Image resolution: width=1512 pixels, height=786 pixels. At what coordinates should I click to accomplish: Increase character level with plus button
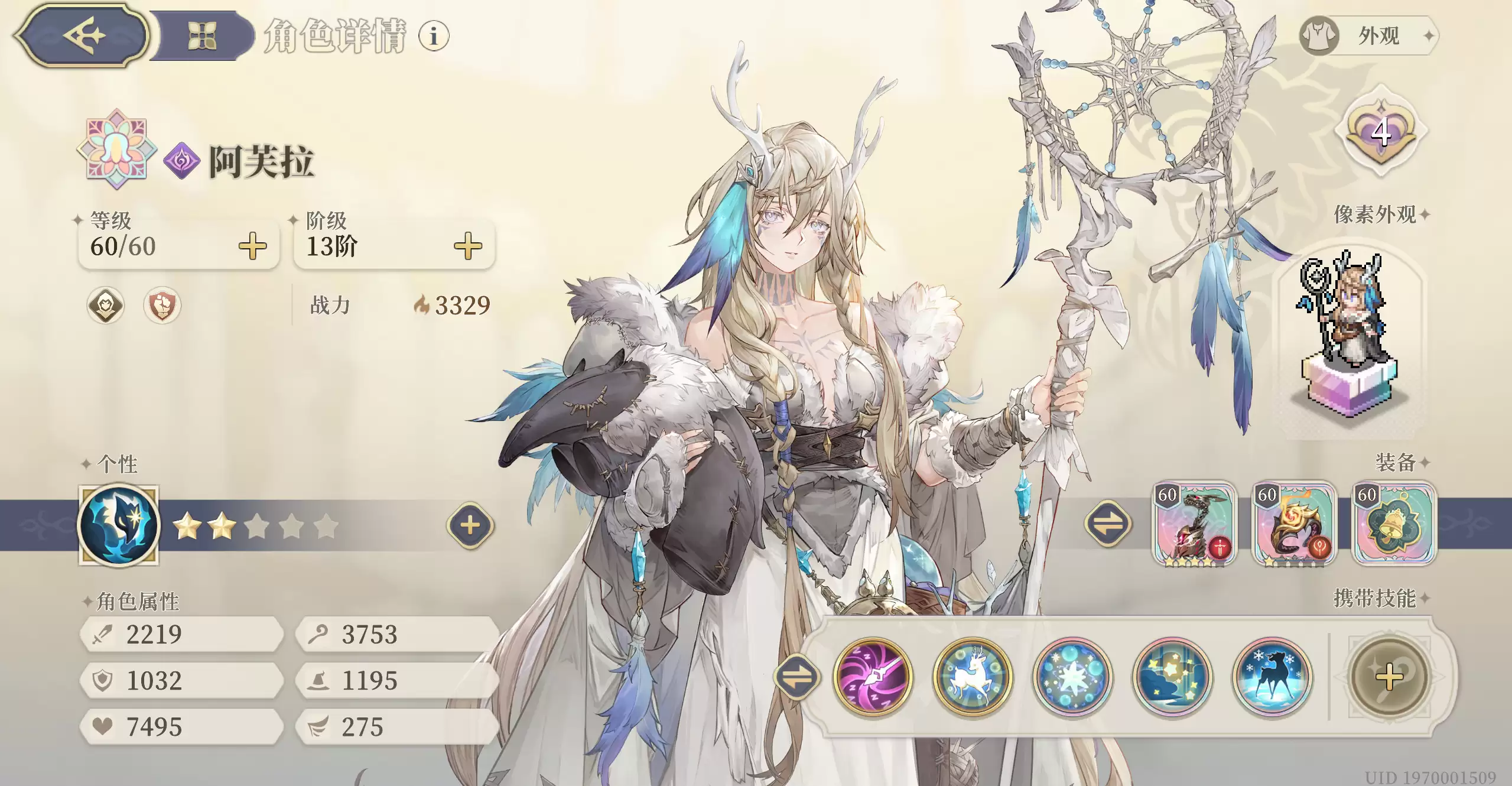(x=252, y=246)
